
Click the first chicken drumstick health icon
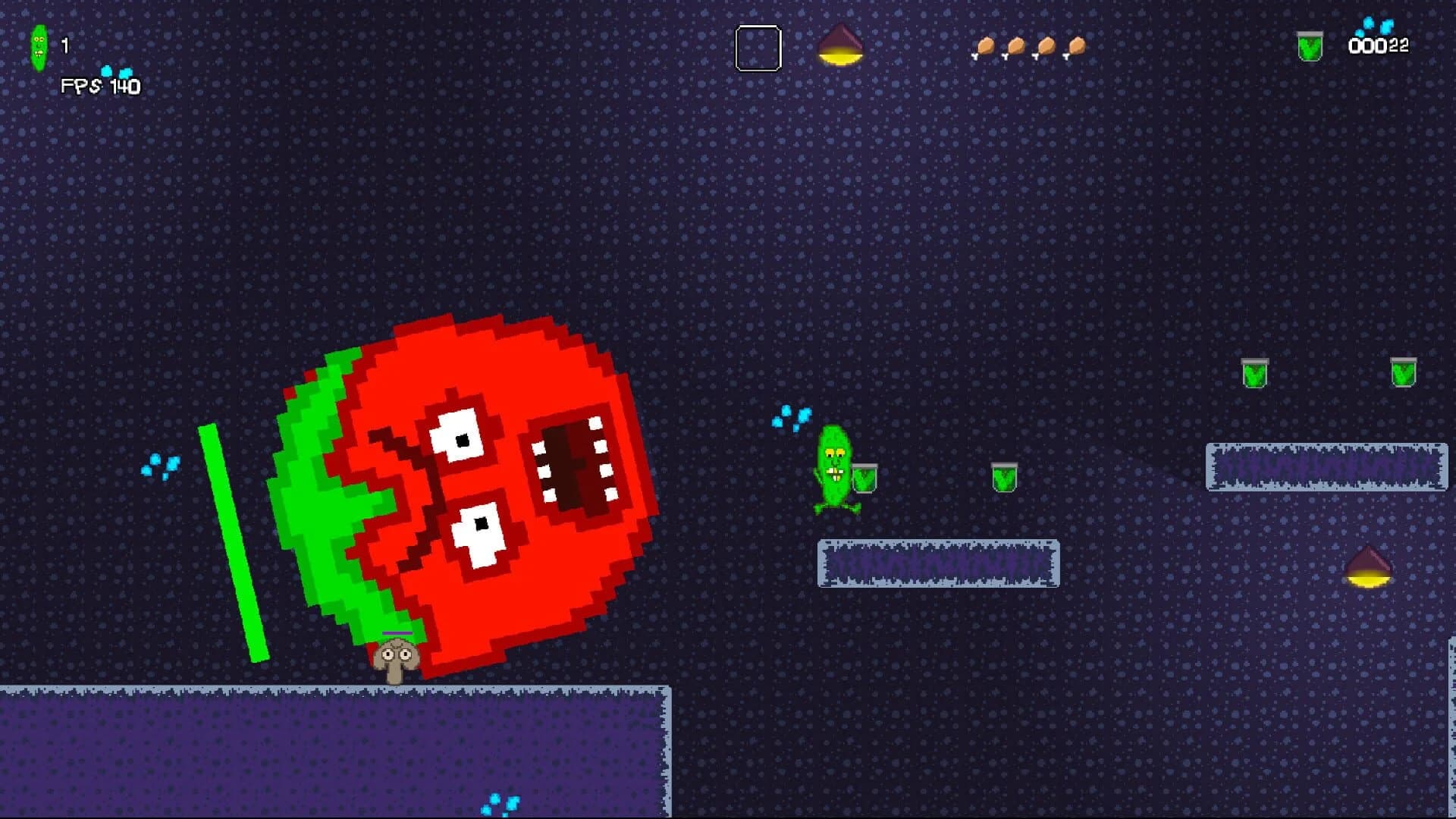[x=985, y=46]
